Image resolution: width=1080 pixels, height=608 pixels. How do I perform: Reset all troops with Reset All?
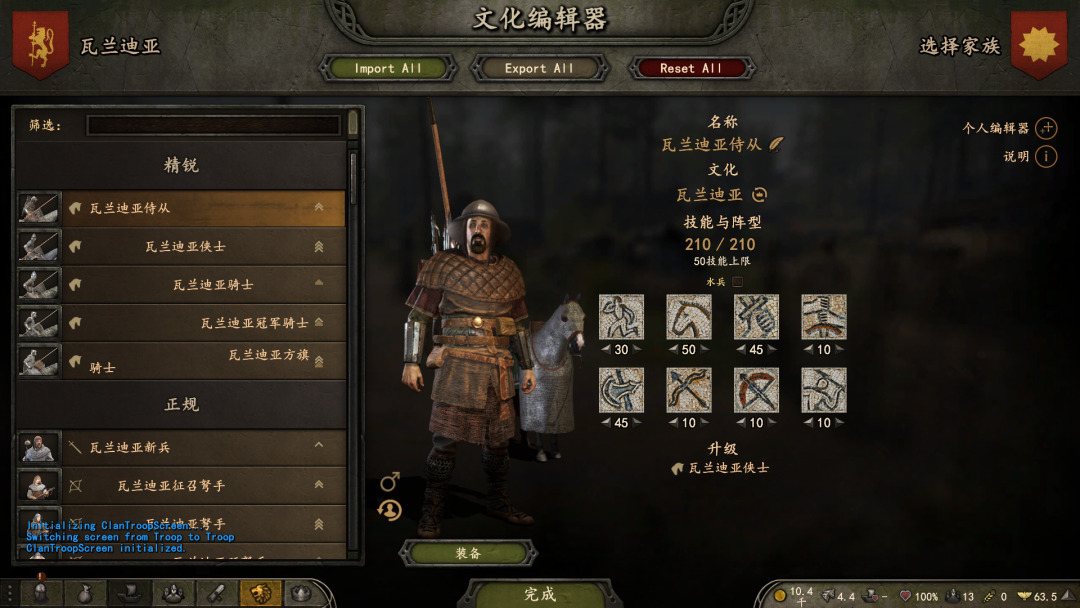point(690,68)
